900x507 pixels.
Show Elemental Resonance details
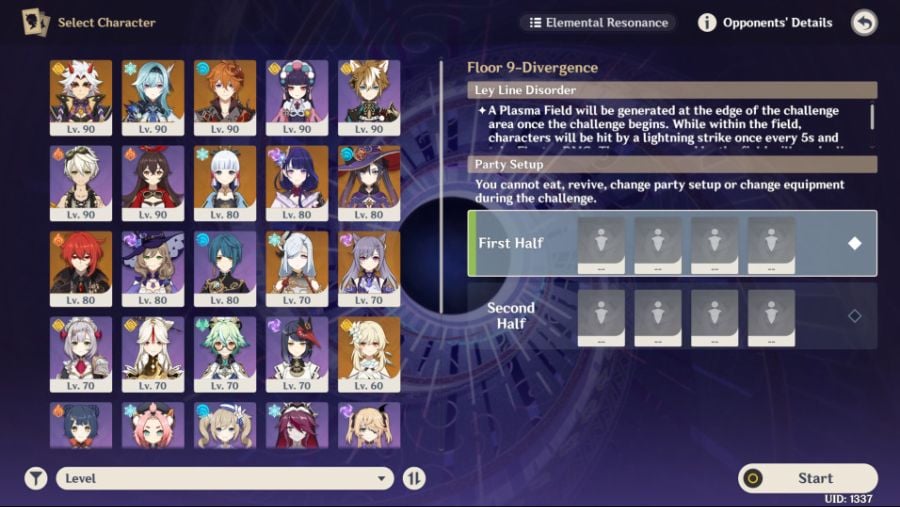[598, 22]
